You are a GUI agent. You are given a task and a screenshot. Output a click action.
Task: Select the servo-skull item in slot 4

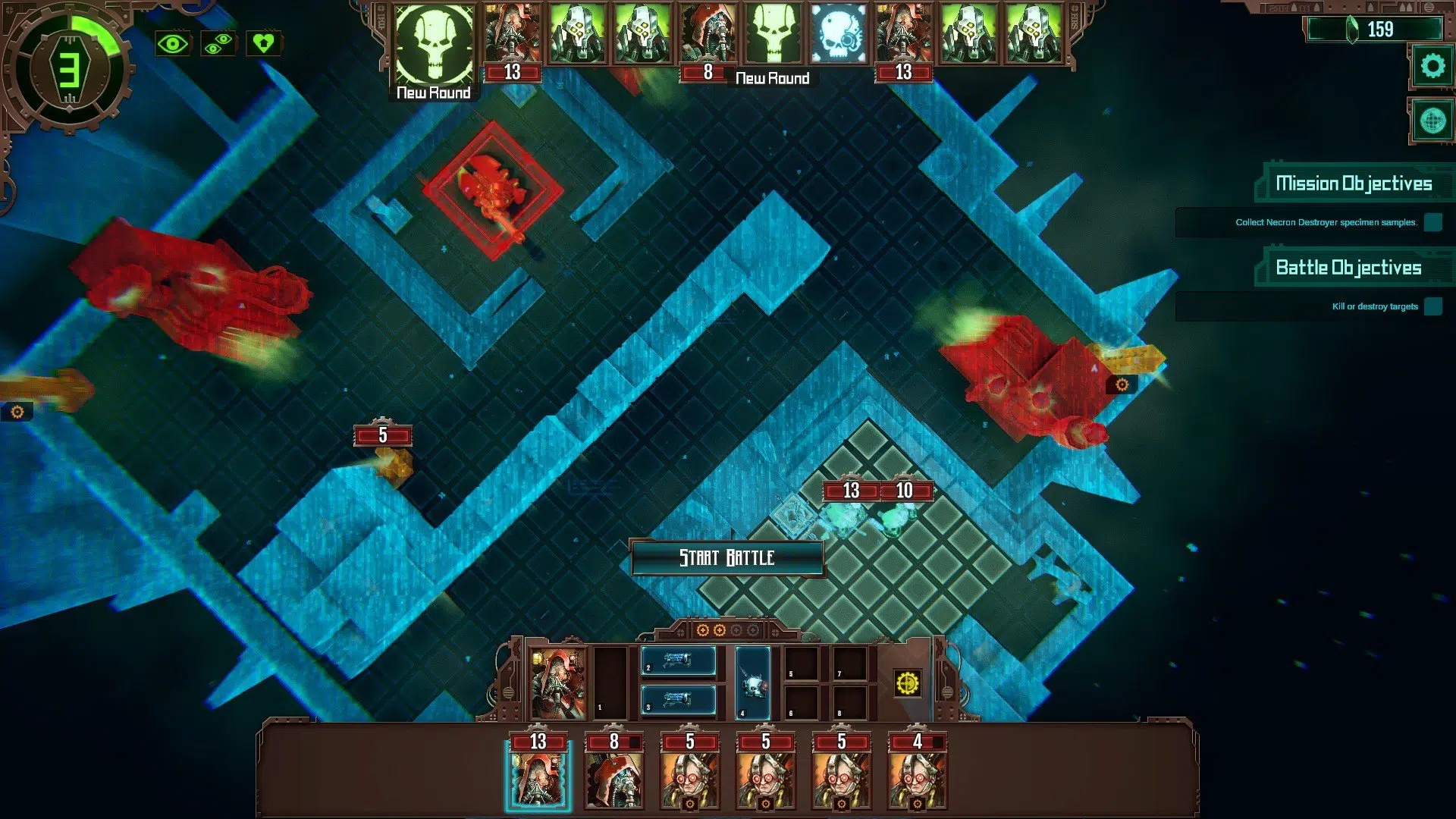point(752,683)
